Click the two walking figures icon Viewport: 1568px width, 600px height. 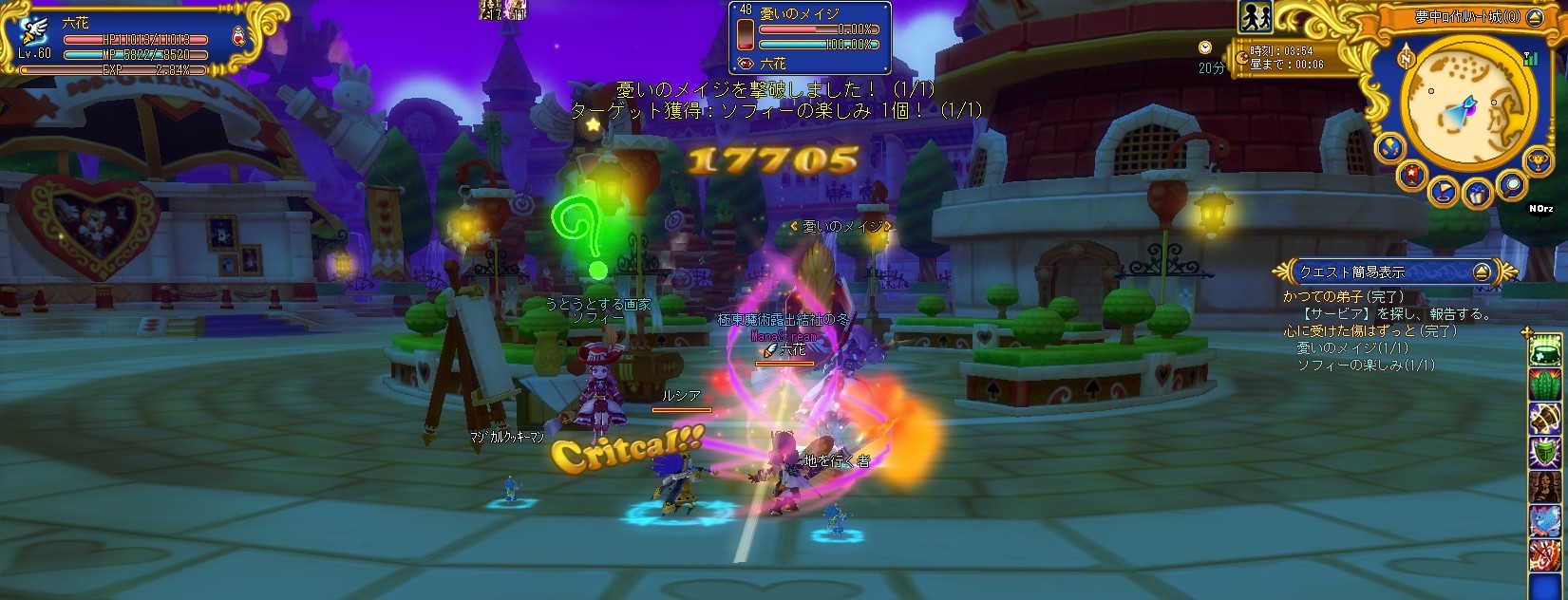point(1255,17)
